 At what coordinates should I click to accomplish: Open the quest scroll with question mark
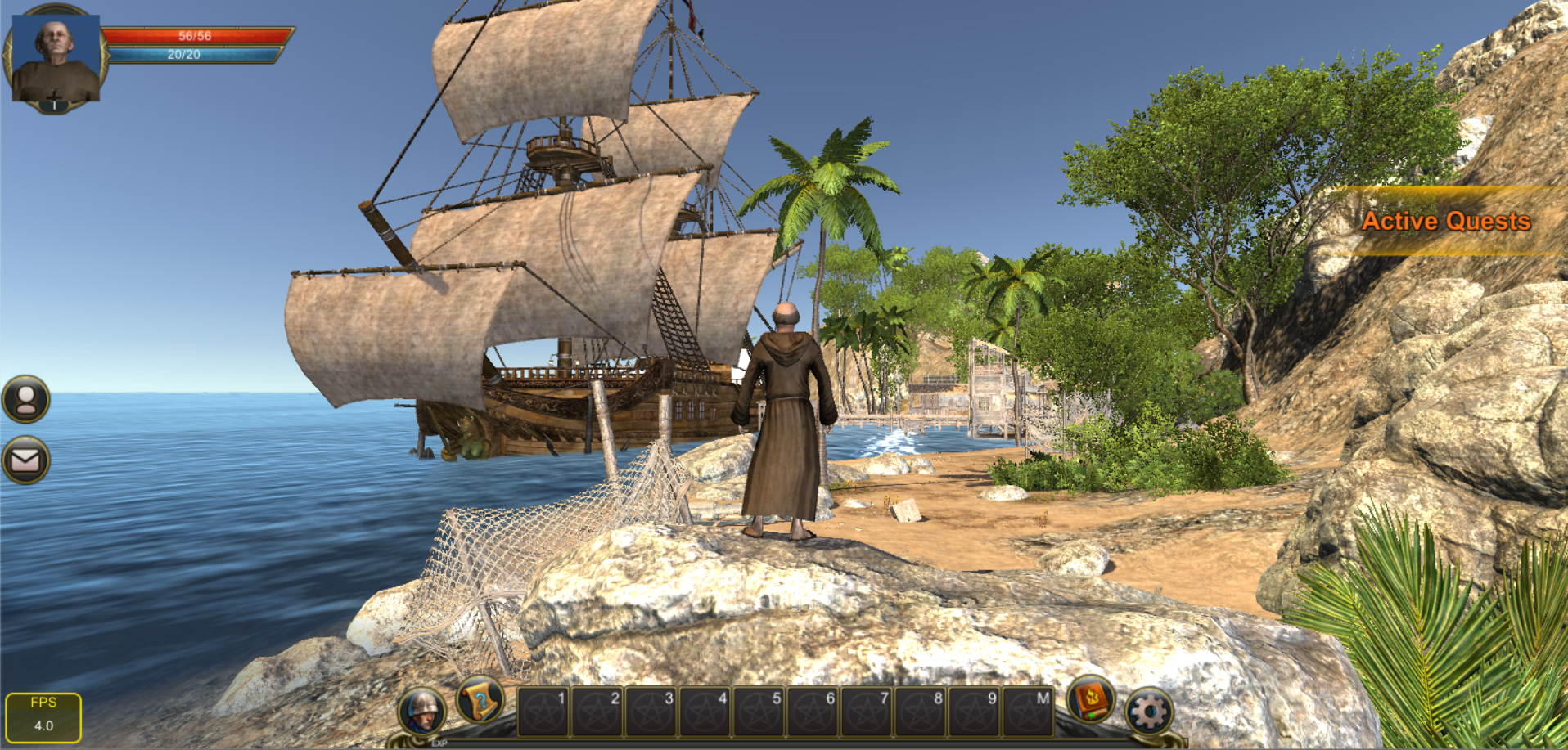pos(480,700)
